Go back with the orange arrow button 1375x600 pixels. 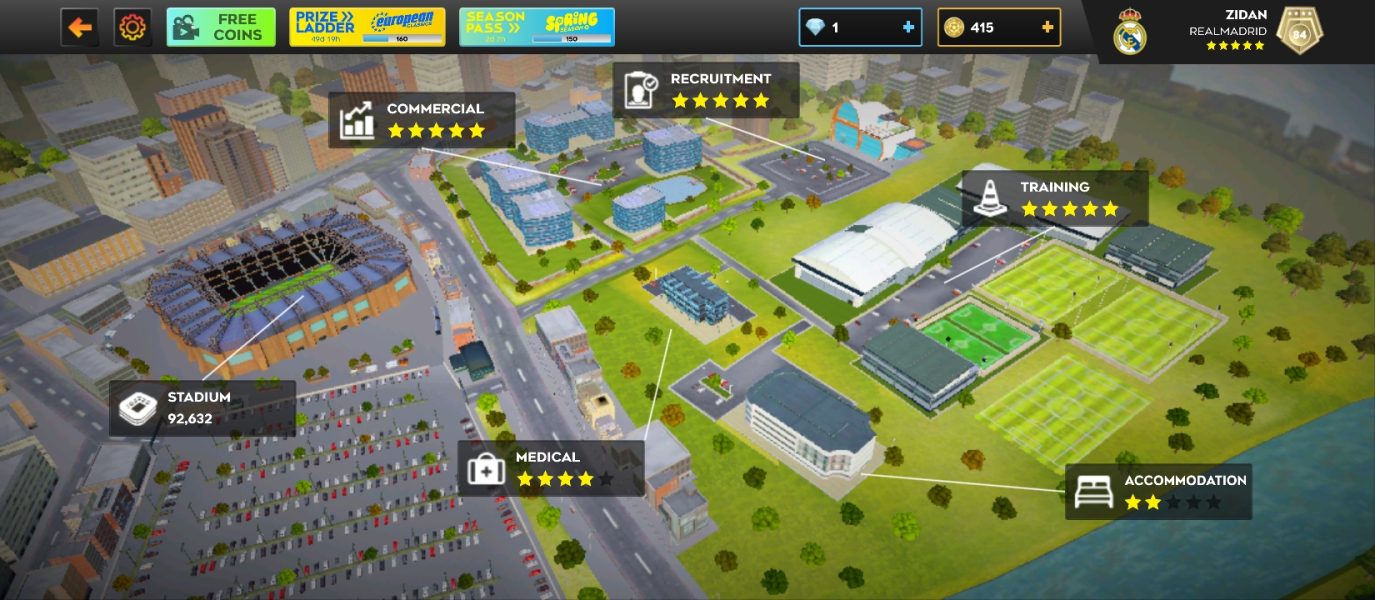click(x=80, y=27)
